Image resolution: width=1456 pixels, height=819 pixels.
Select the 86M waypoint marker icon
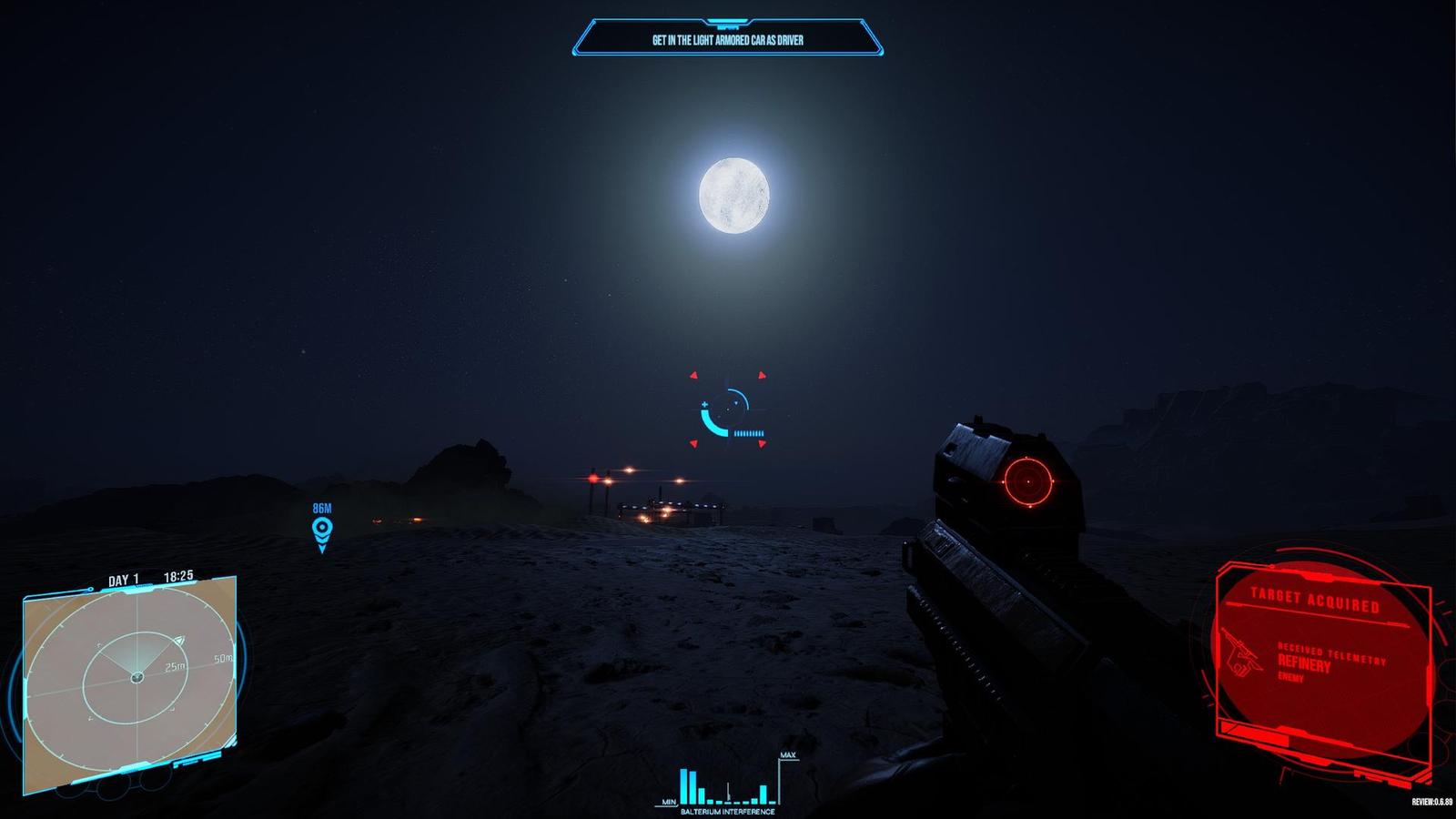[321, 528]
